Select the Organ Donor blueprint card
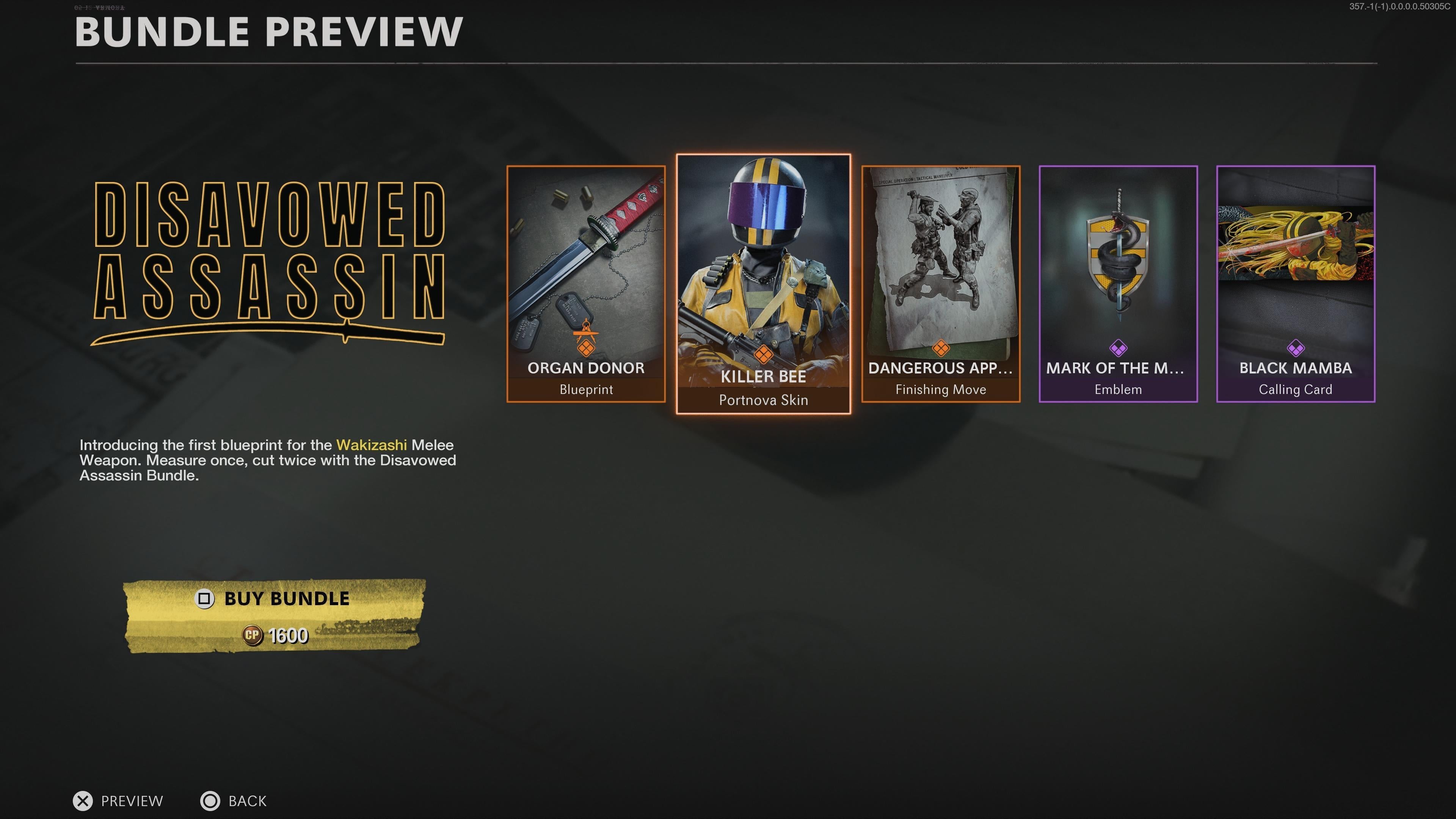The height and width of the screenshot is (819, 1456). (585, 284)
